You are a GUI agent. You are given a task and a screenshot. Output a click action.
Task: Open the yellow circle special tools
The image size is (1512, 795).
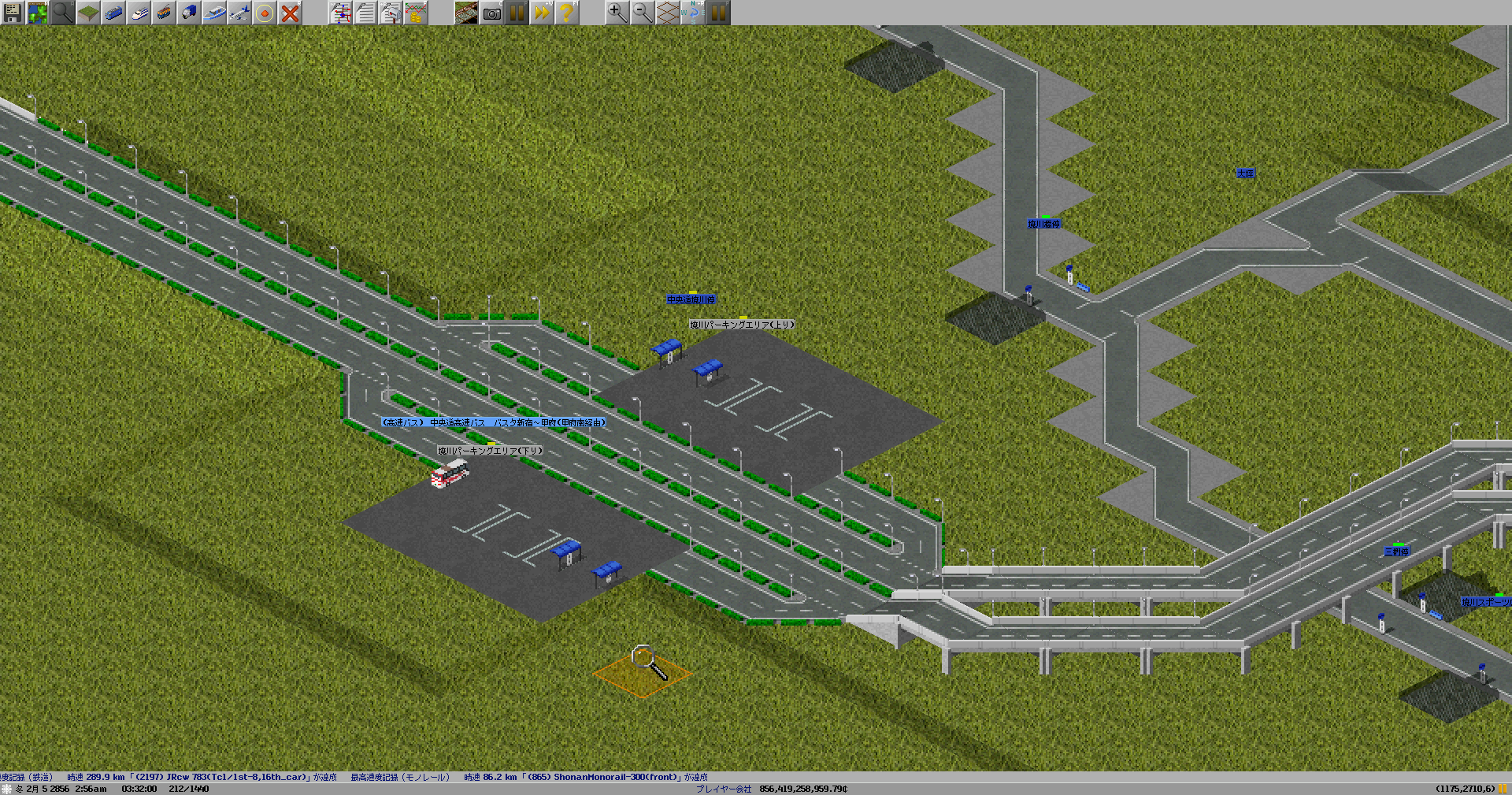(x=264, y=13)
